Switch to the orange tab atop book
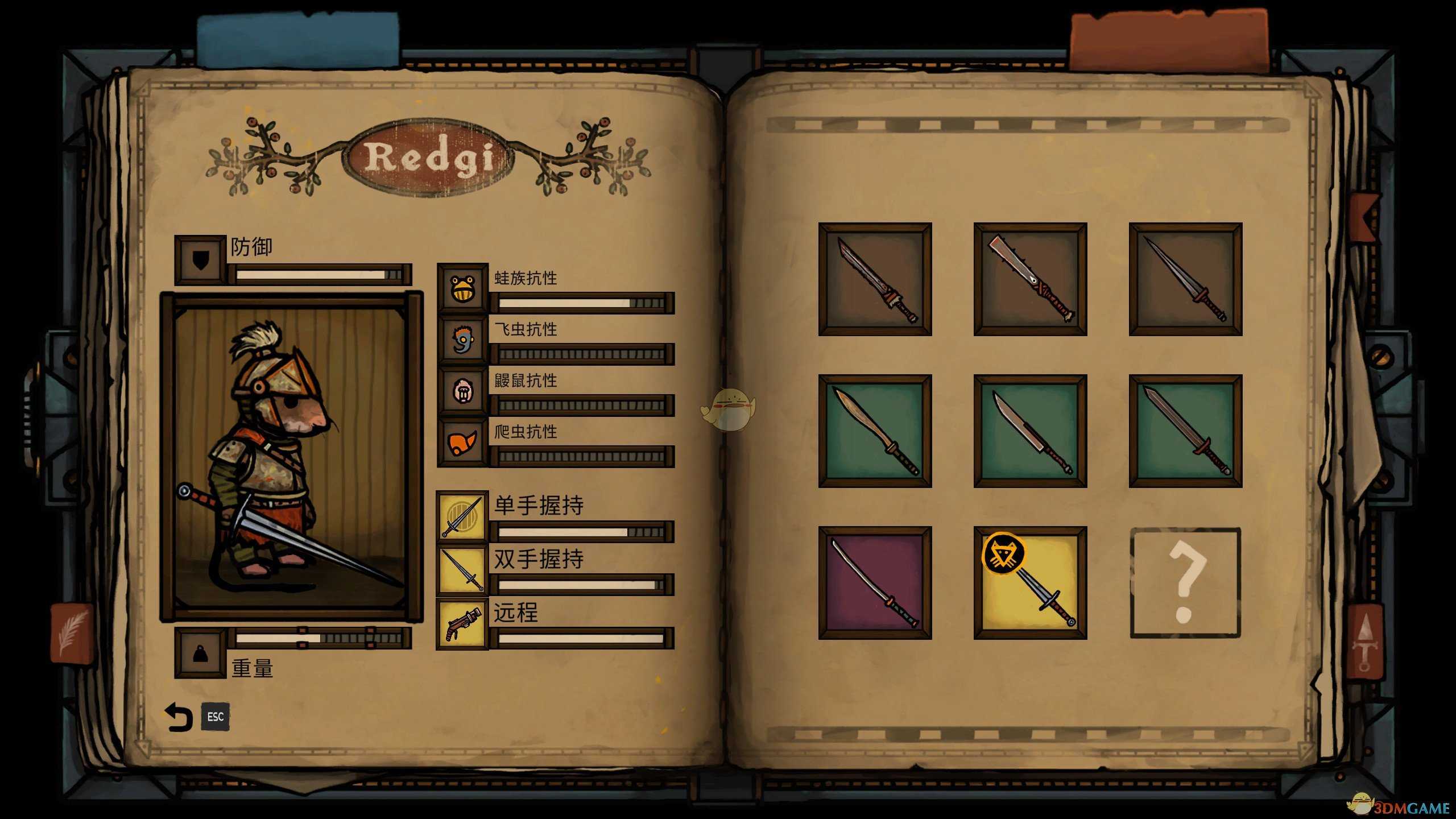This screenshot has width=1456, height=819. coord(1169,41)
